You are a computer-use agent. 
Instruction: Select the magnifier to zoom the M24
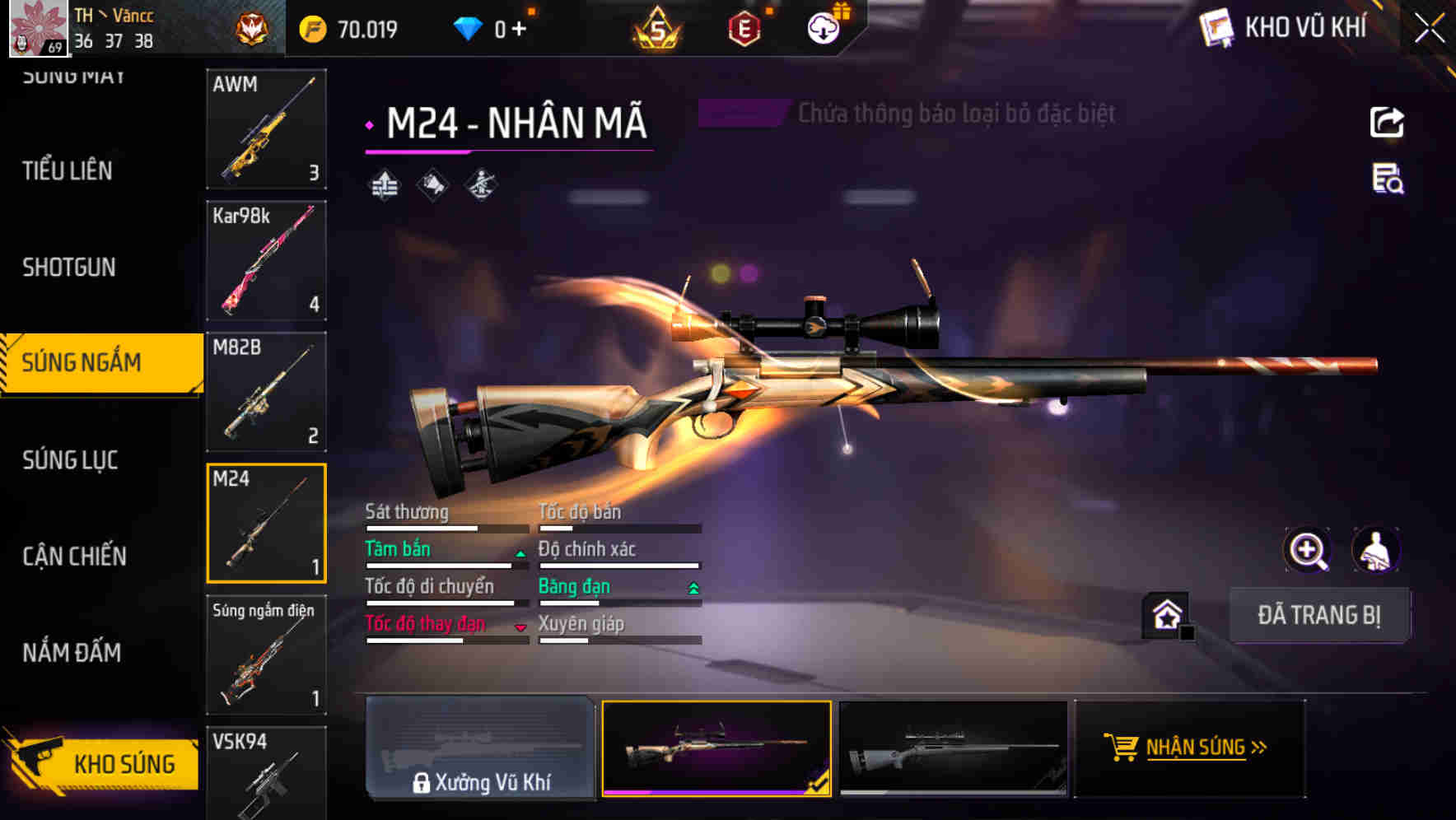(1308, 550)
